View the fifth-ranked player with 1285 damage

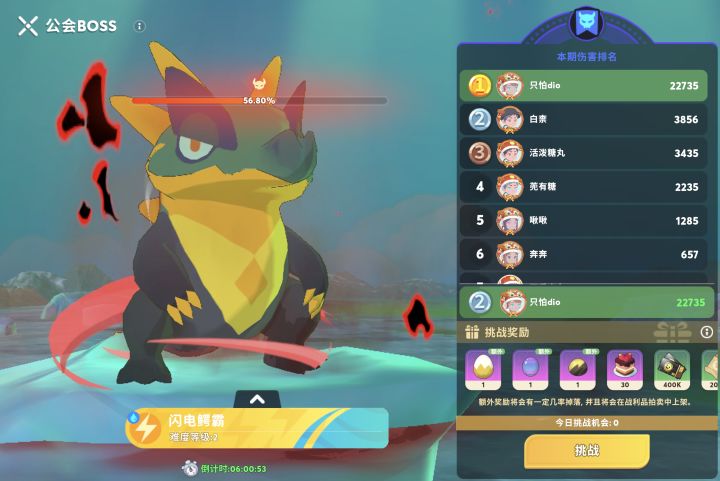[586, 220]
